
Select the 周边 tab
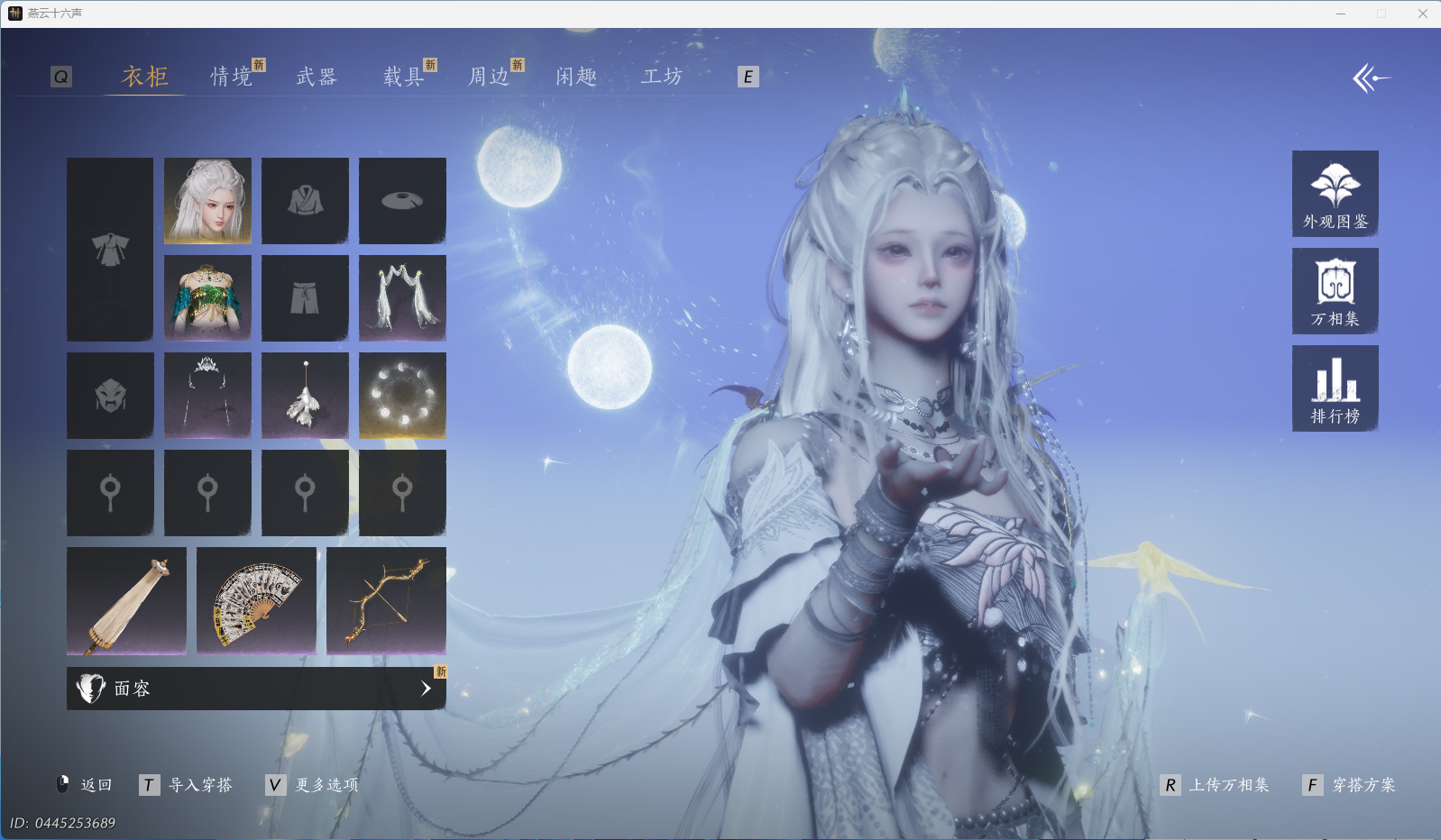point(489,77)
